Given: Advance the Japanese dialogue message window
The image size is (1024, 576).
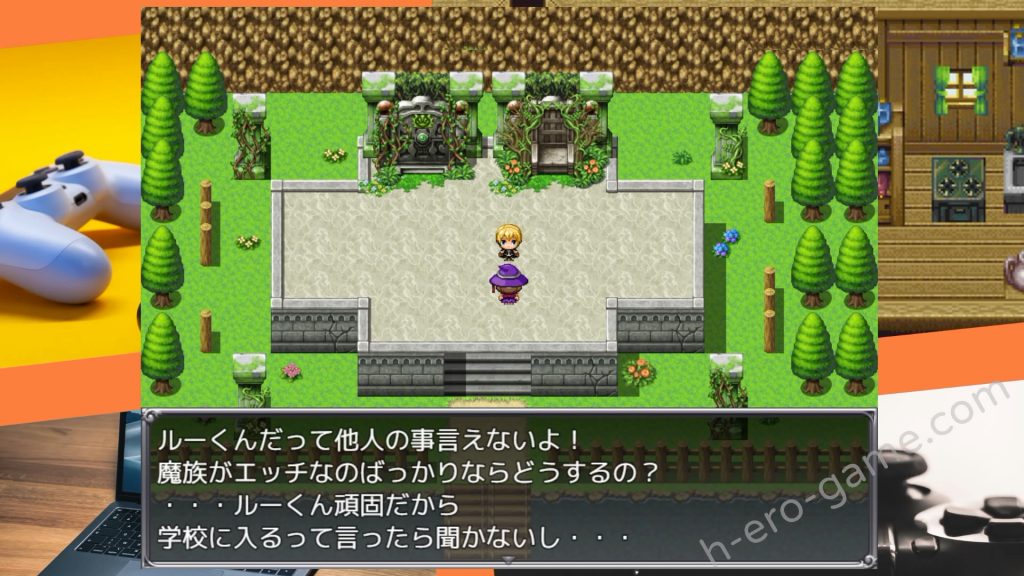Looking at the screenshot, I should pos(509,488).
